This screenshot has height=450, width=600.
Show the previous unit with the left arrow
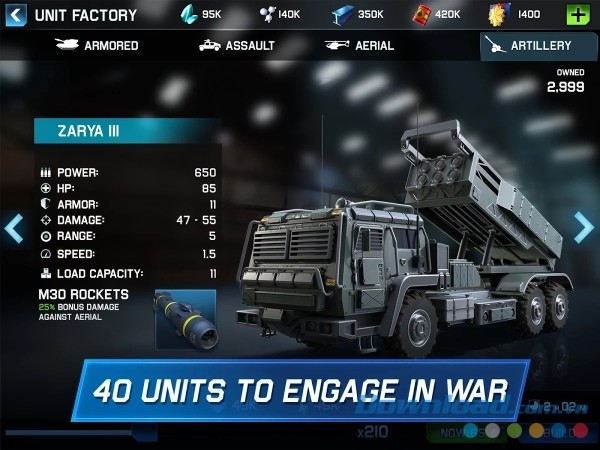tap(13, 228)
